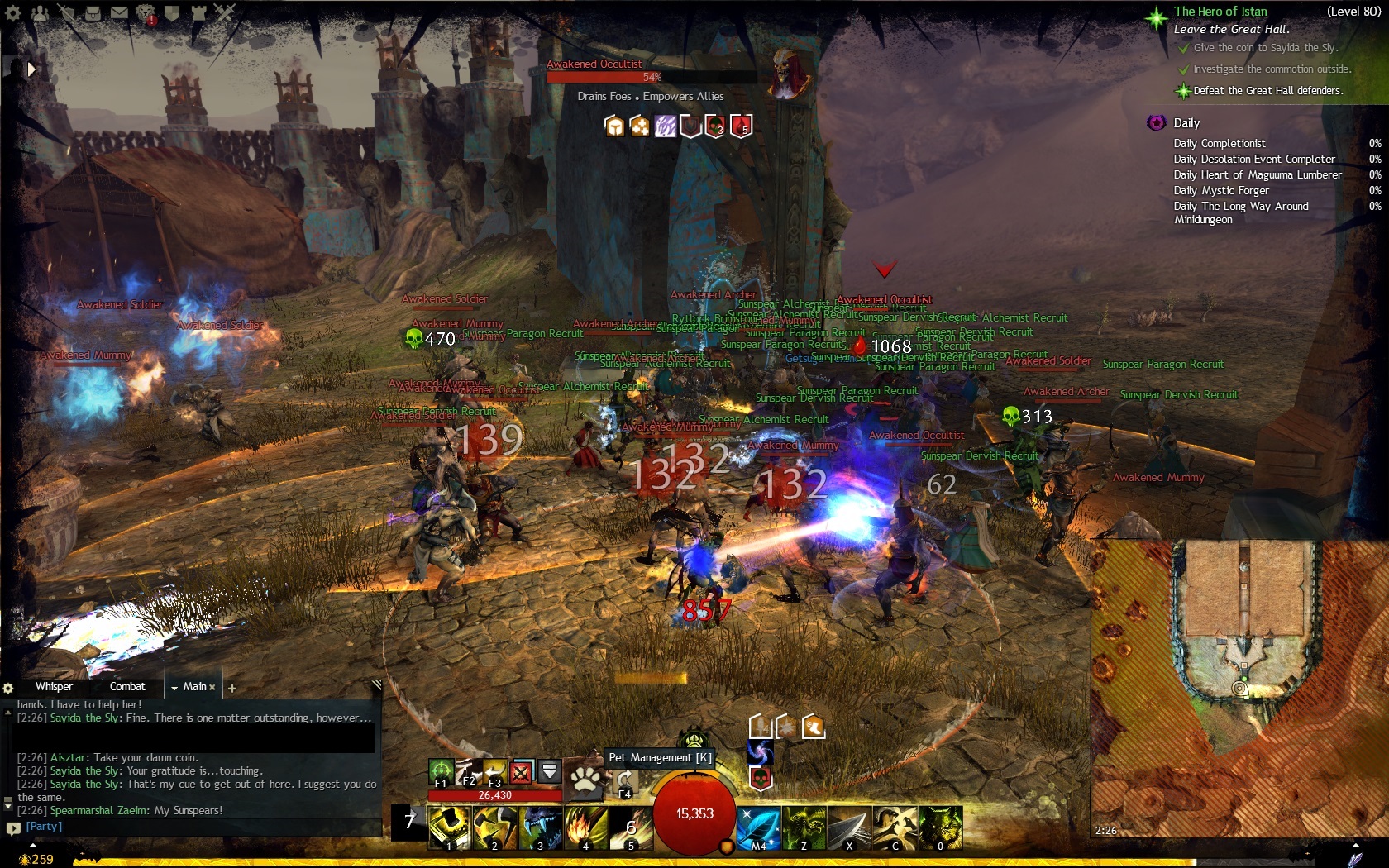
Task: Open the mail envelope icon
Action: click(x=120, y=13)
